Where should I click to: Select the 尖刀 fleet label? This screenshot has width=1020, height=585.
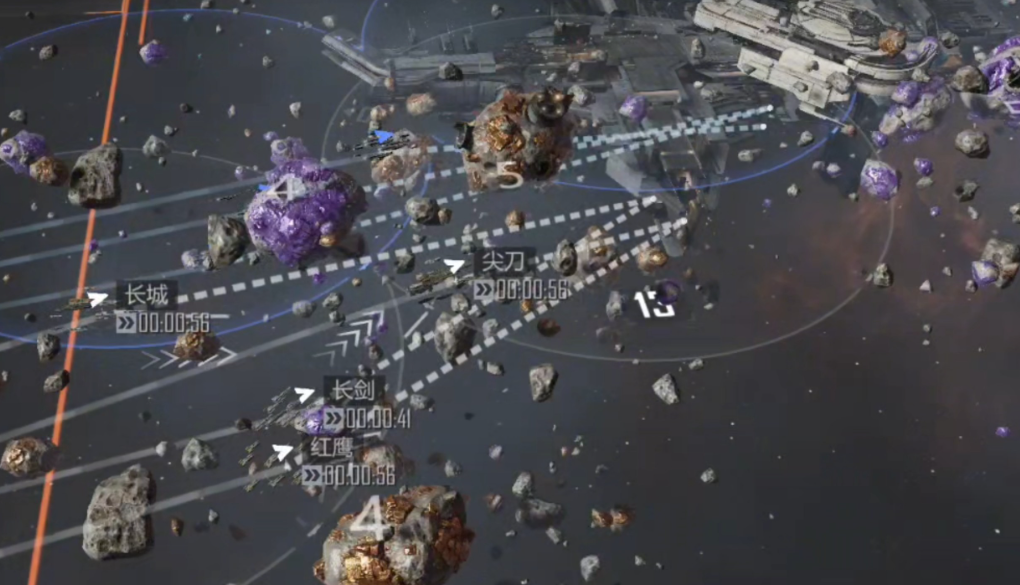point(502,262)
